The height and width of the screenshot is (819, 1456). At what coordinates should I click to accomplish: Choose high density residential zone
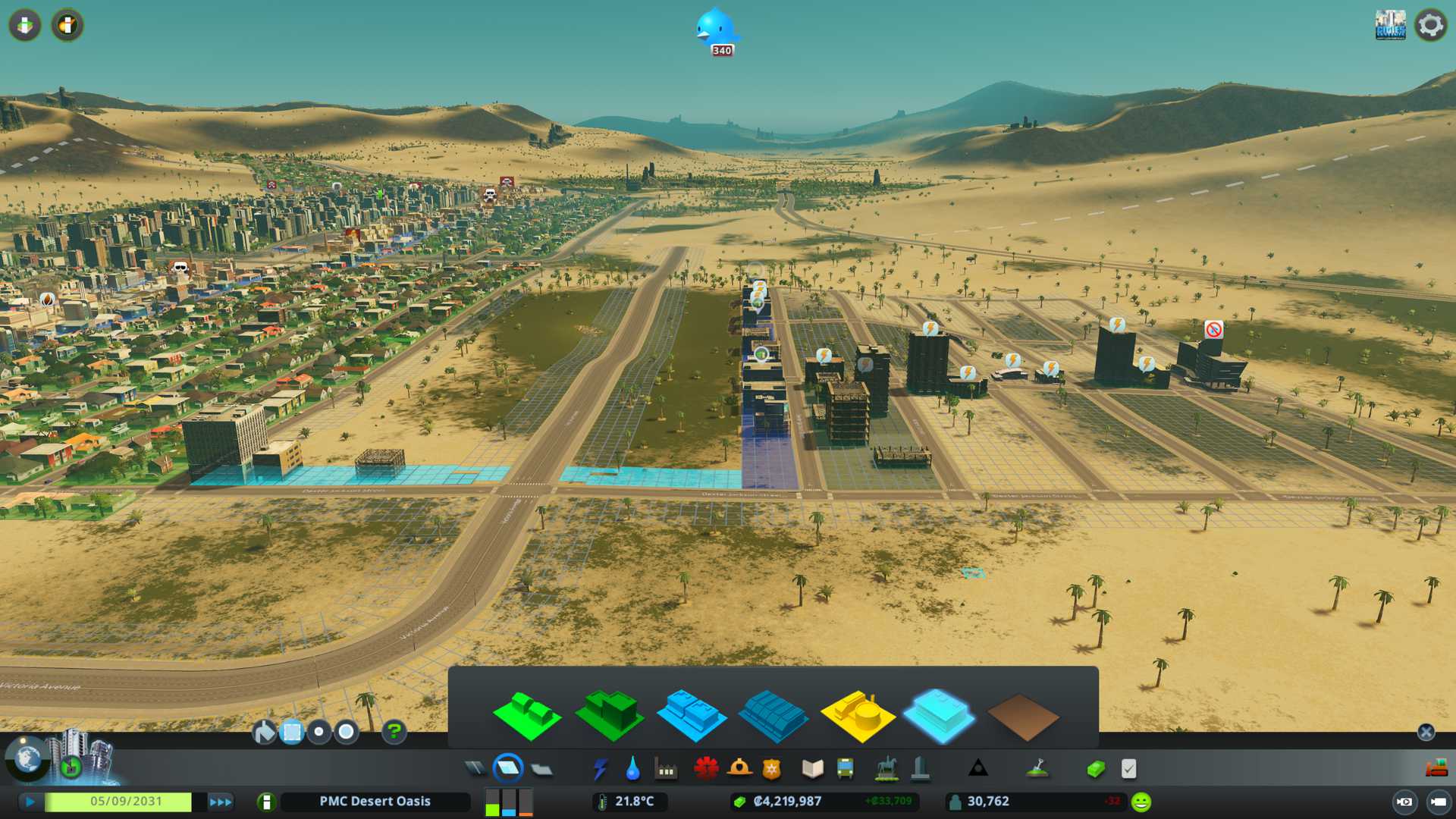[610, 714]
